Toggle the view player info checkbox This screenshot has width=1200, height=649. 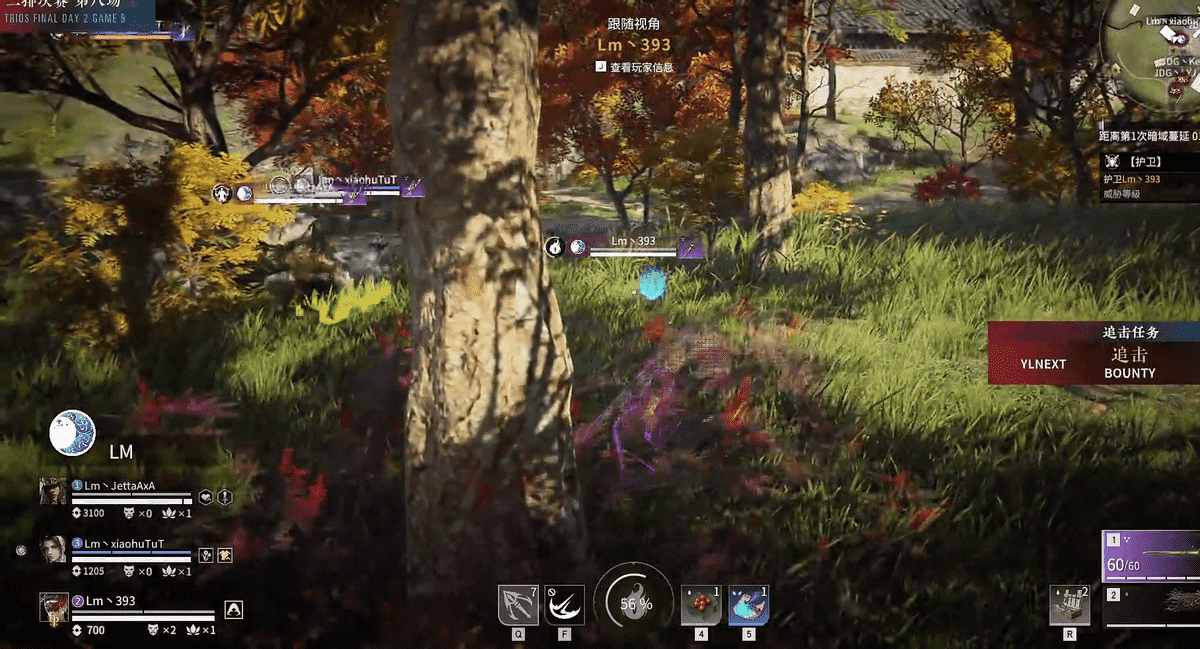(x=600, y=68)
